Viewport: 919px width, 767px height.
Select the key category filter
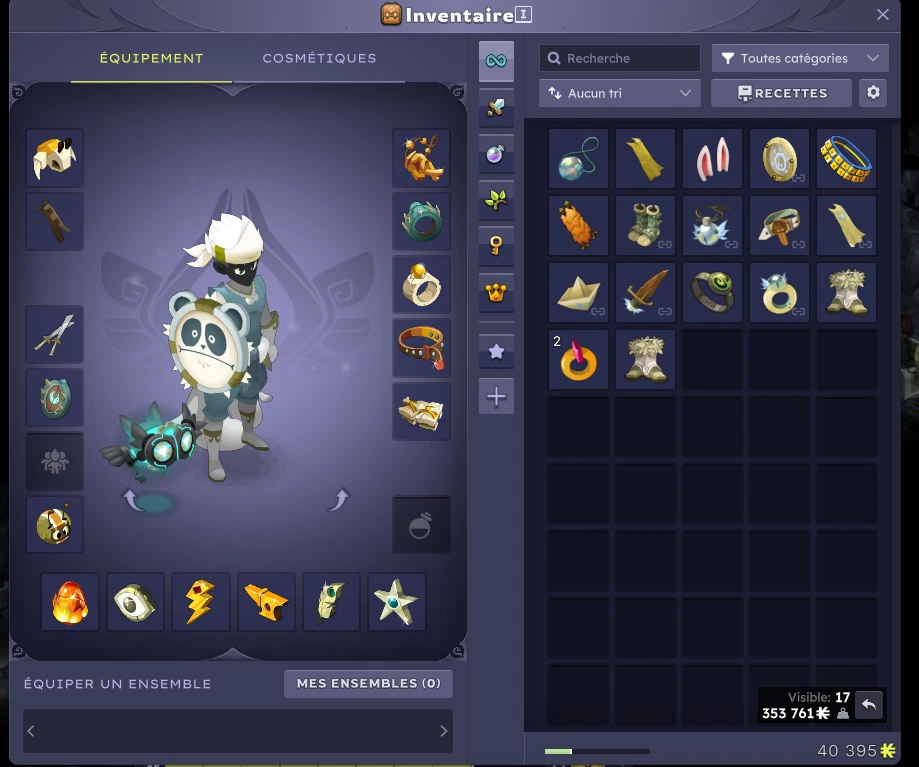496,247
